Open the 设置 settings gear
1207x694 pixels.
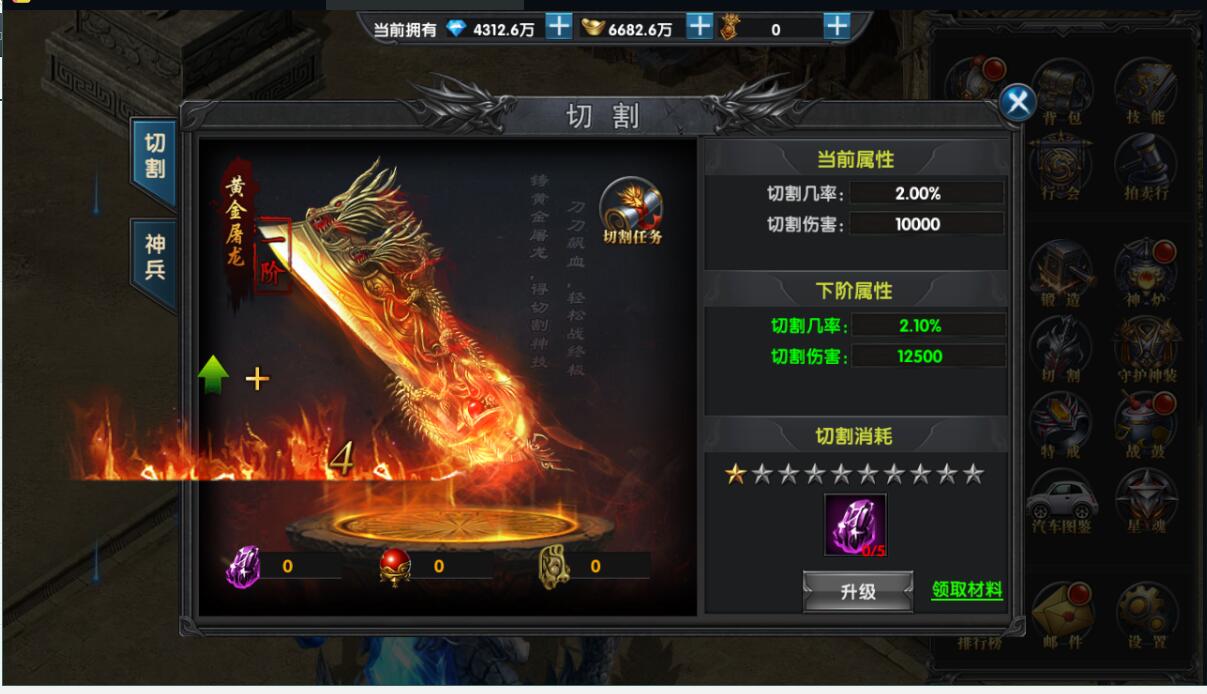tap(1145, 612)
